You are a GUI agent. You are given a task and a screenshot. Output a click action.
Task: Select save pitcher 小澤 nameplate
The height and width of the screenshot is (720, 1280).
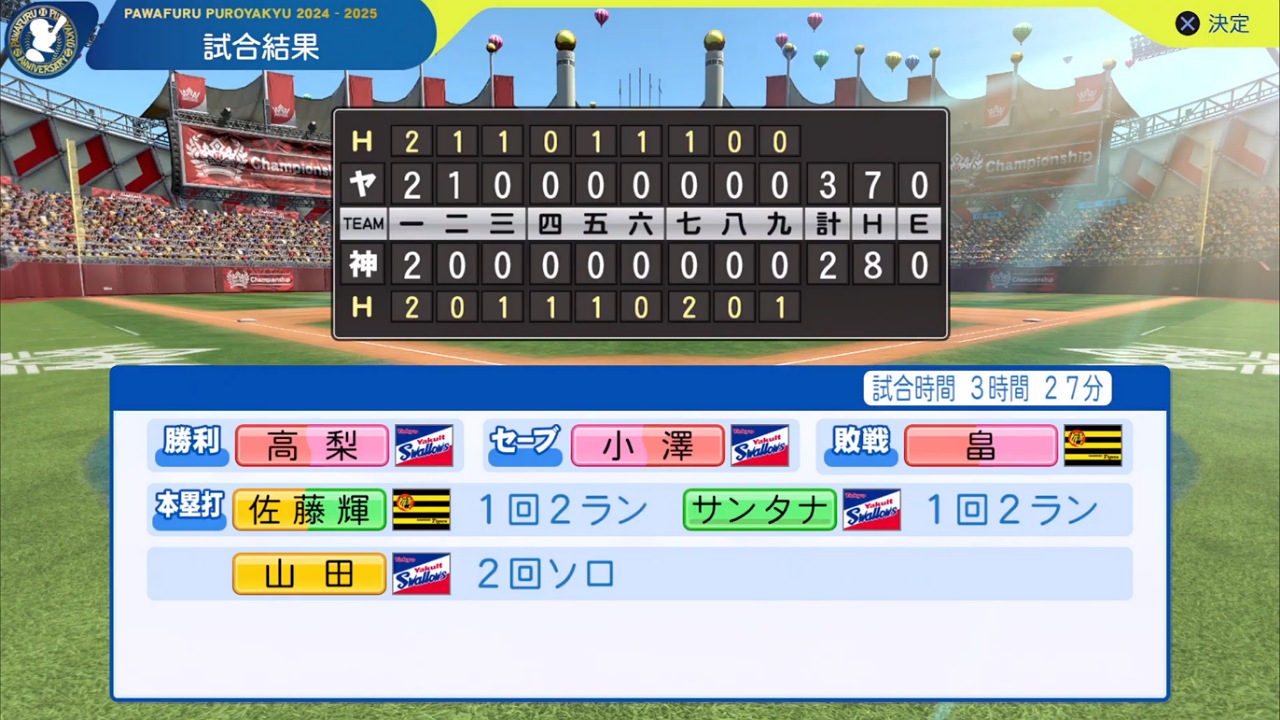pos(647,445)
